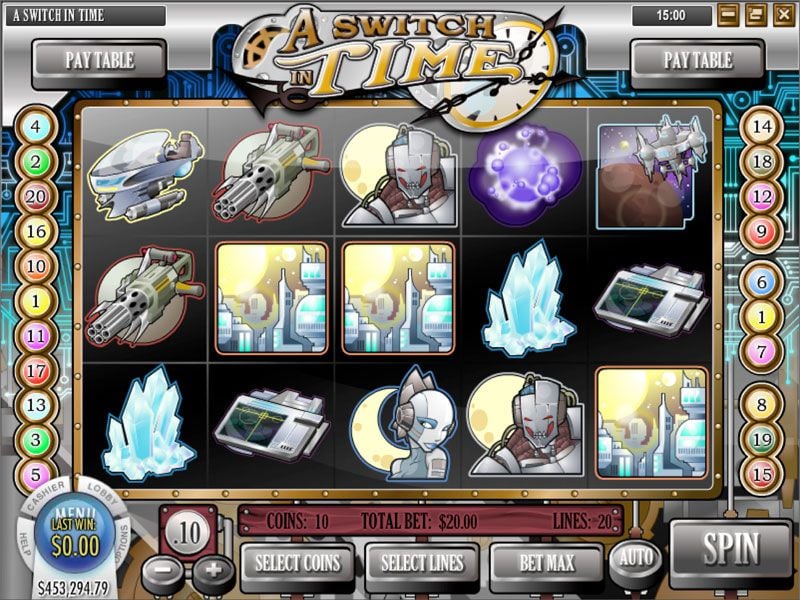Click Select Coins
The height and width of the screenshot is (600, 800).
(297, 562)
